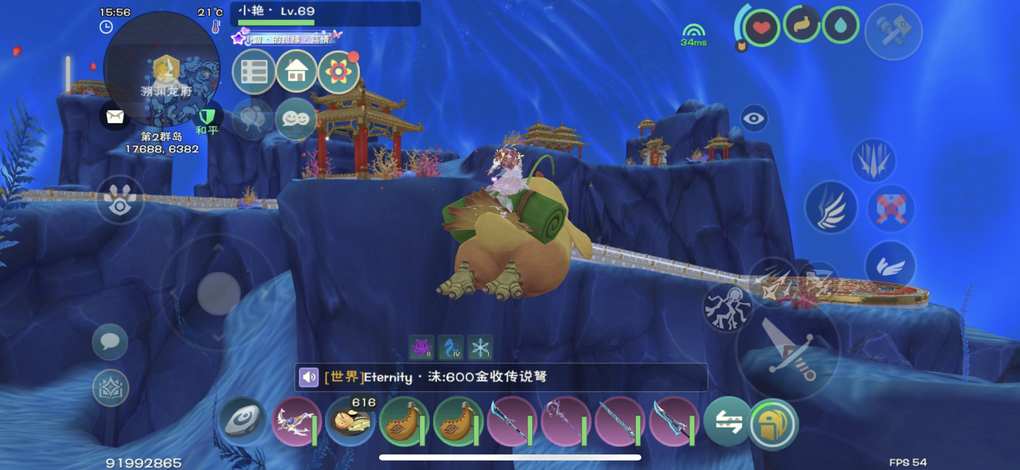Image resolution: width=1020 pixels, height=470 pixels.
Task: Open the mail envelope icon
Action: click(116, 116)
